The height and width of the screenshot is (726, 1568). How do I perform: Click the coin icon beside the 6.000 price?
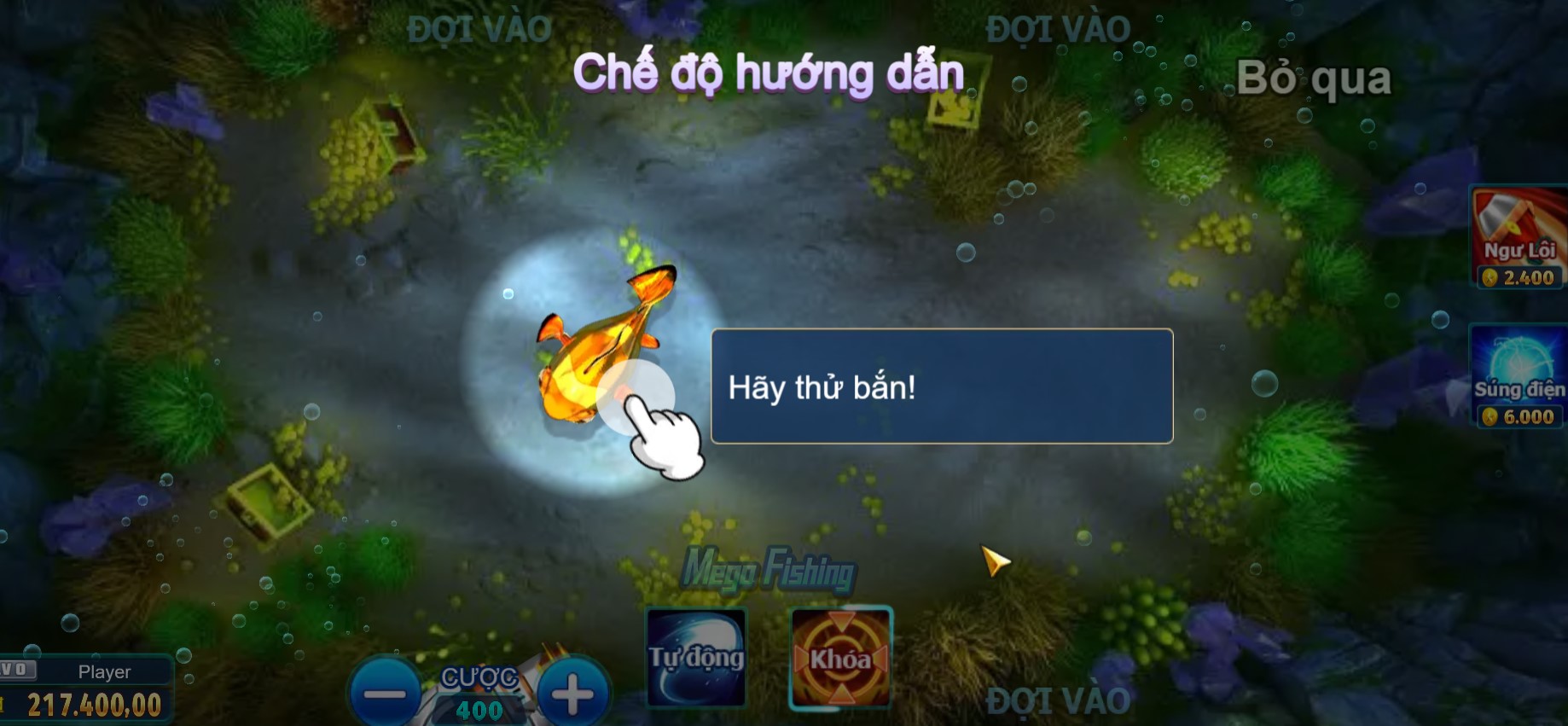pos(1491,417)
